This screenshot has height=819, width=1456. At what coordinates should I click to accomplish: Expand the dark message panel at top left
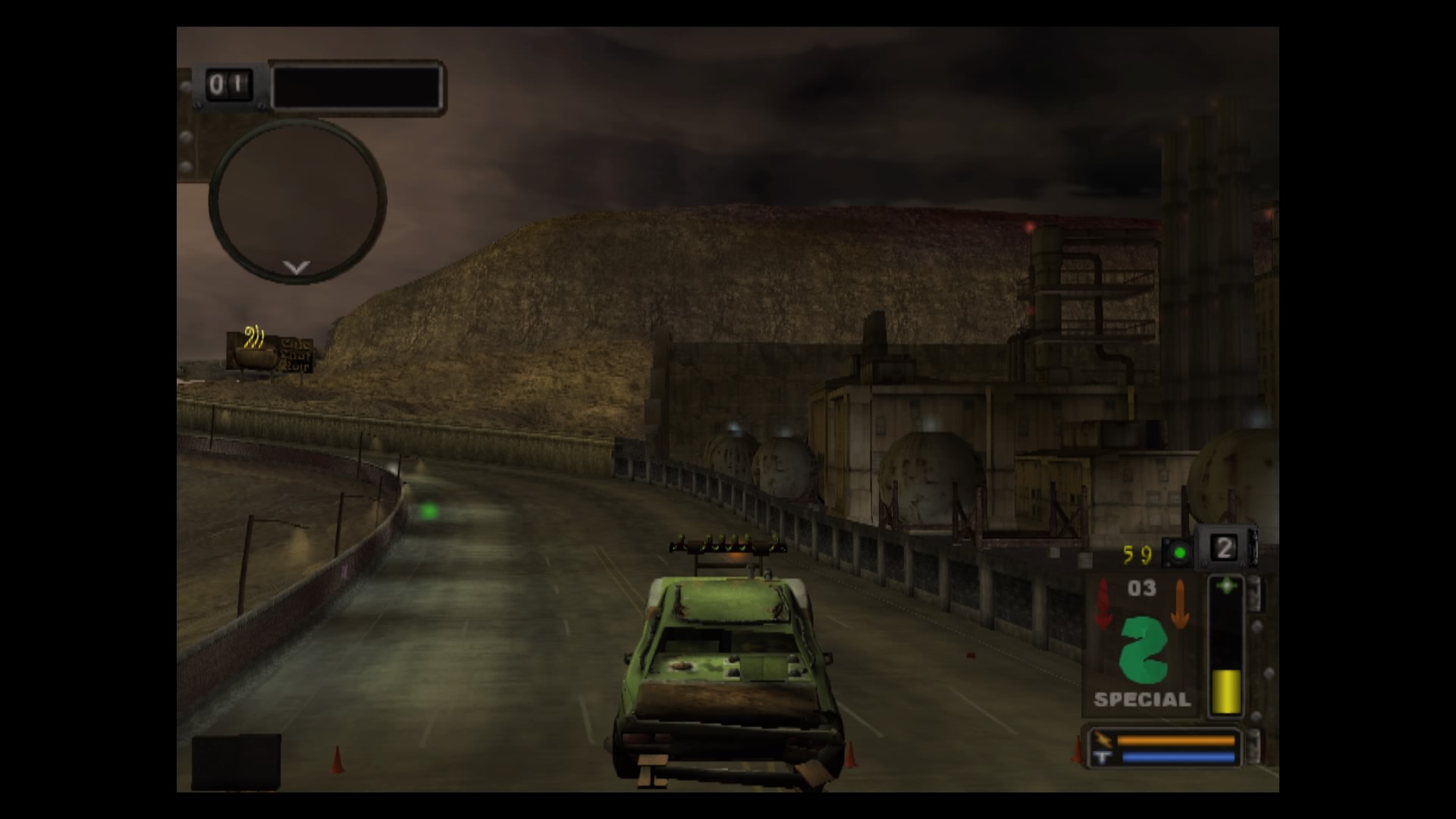pos(356,86)
